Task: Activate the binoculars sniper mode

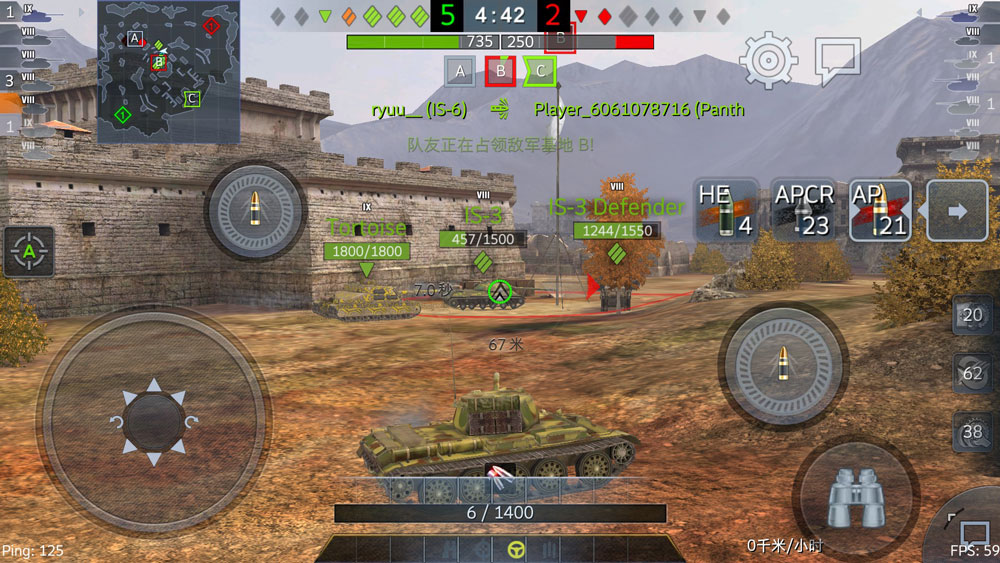Action: pyautogui.click(x=855, y=497)
